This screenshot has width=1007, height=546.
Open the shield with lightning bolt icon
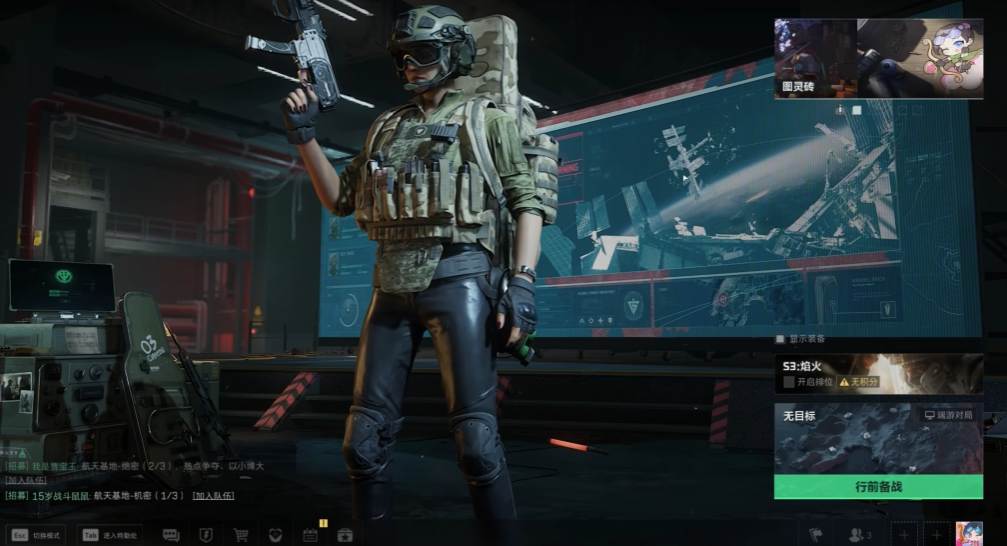206,535
